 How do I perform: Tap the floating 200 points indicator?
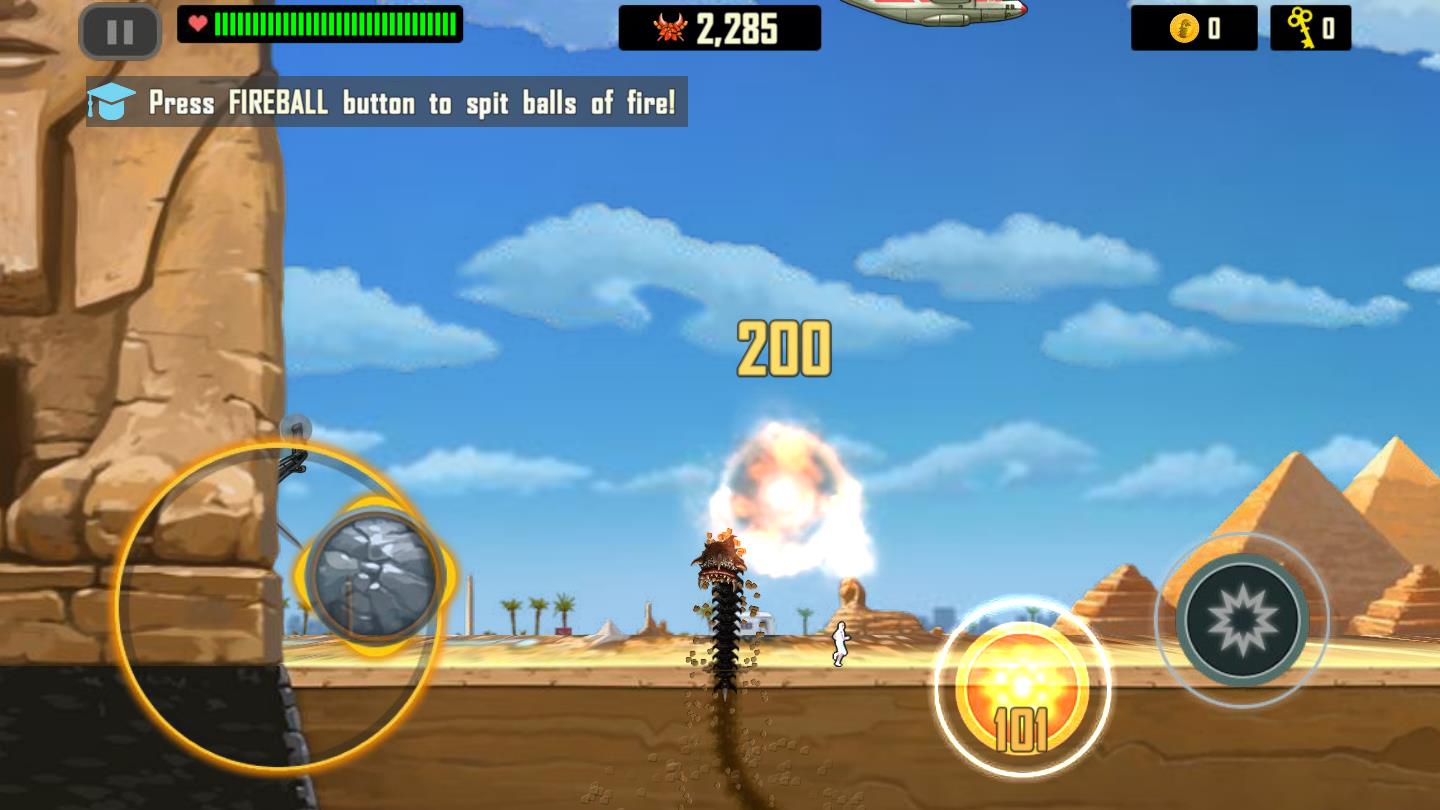783,347
